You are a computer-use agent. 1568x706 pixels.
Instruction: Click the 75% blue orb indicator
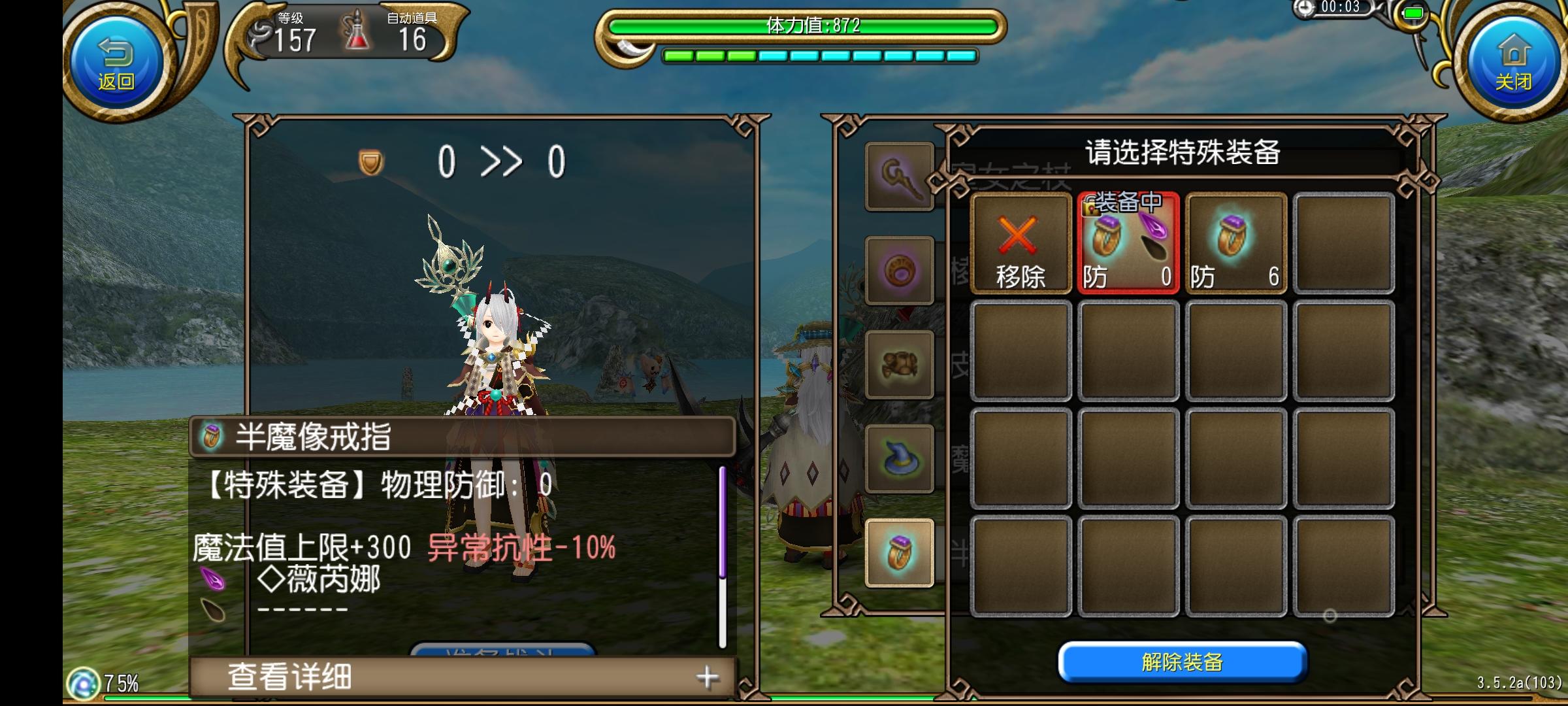(85, 685)
